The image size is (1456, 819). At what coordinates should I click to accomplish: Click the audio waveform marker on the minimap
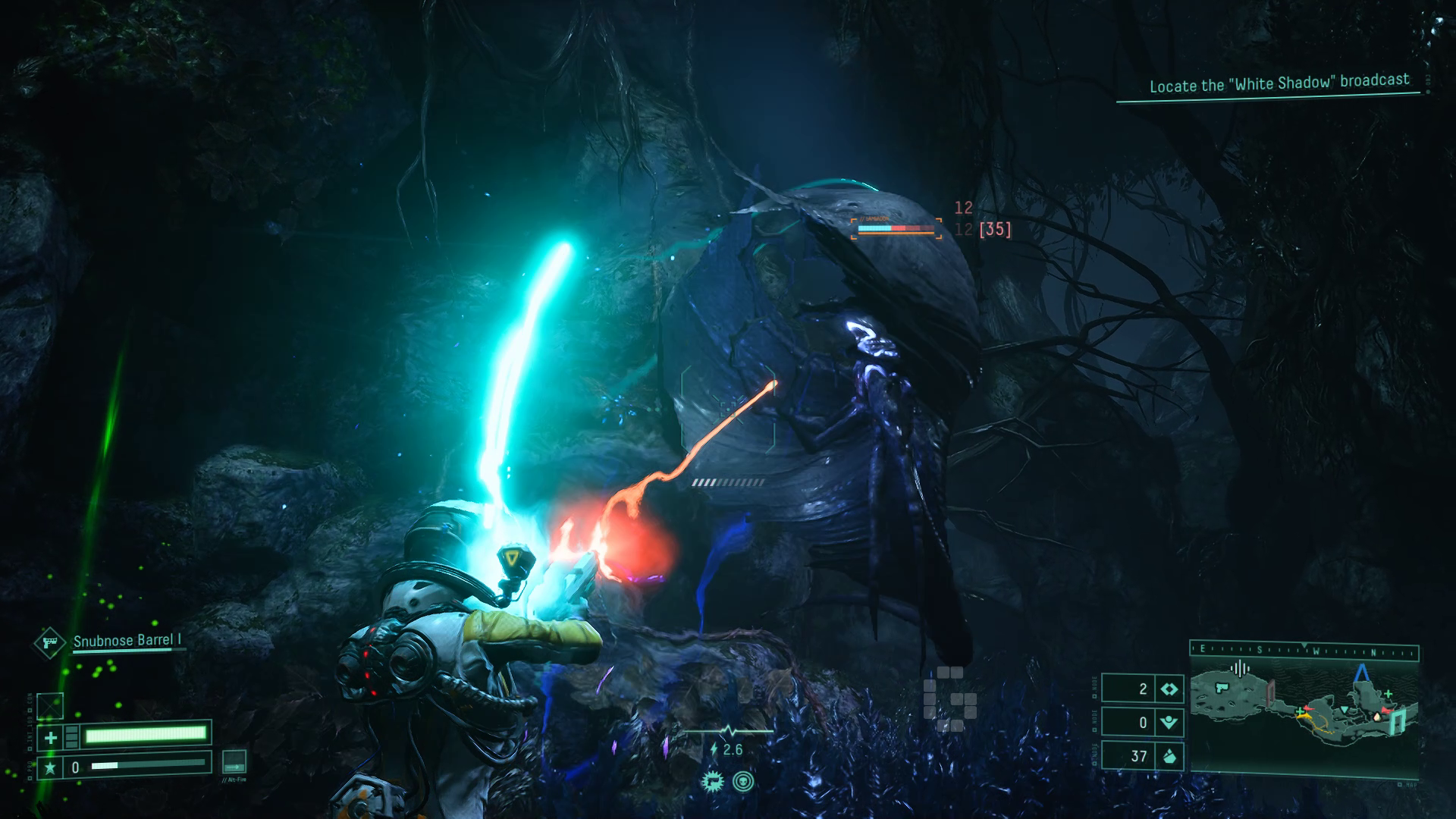(1241, 669)
